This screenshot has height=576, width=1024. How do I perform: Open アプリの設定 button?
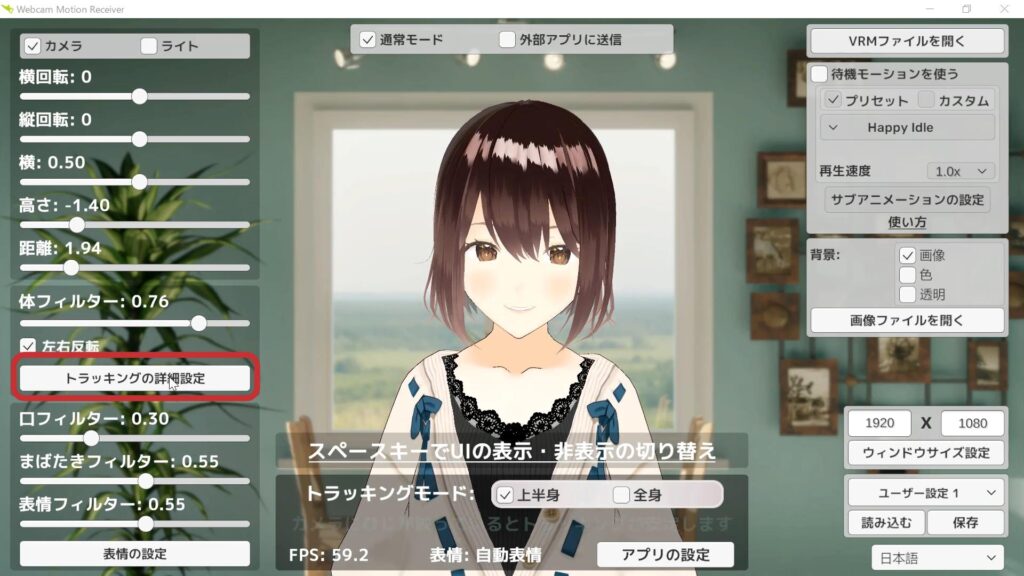(665, 555)
